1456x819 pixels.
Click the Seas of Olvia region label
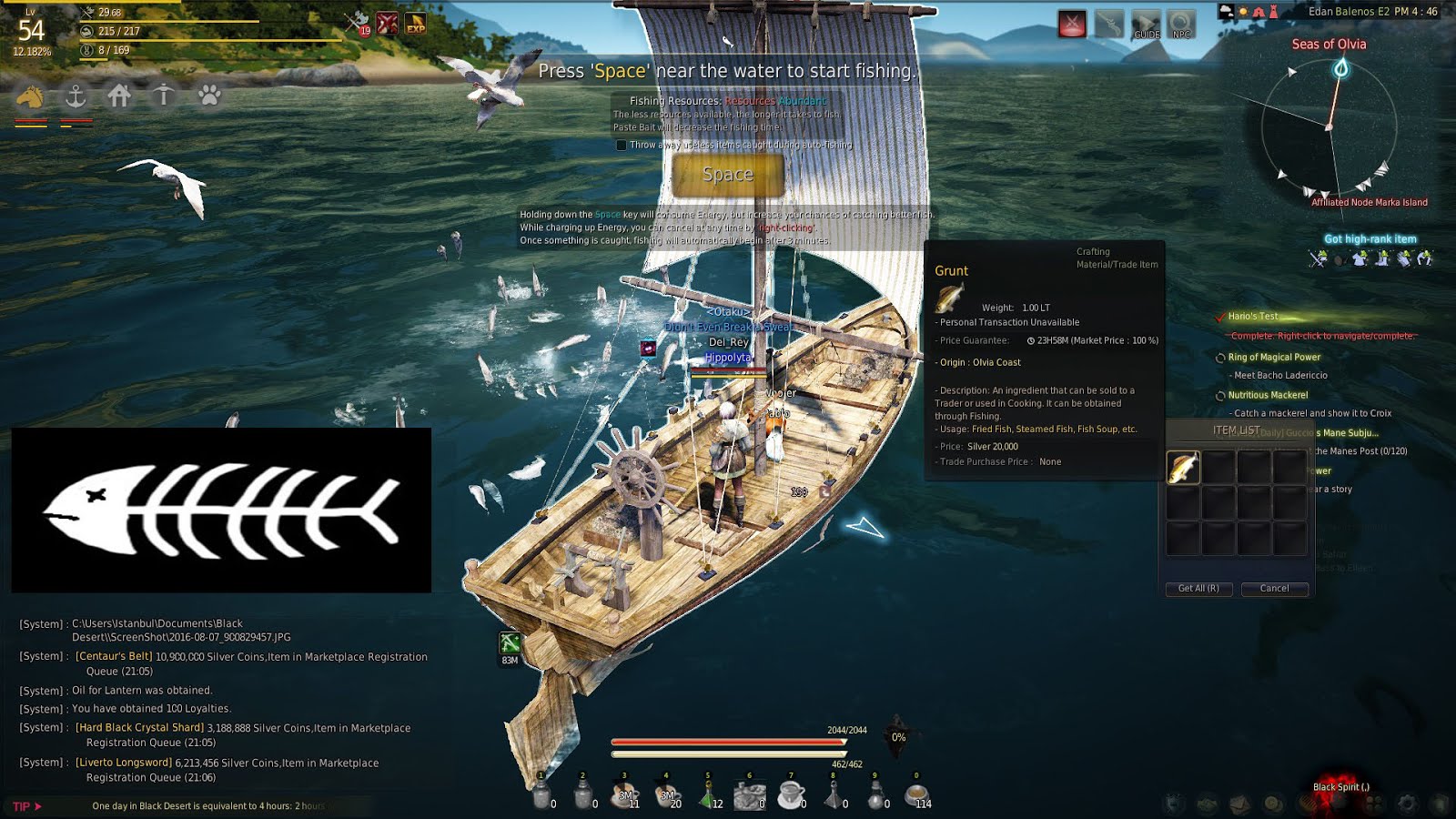pos(1331,43)
